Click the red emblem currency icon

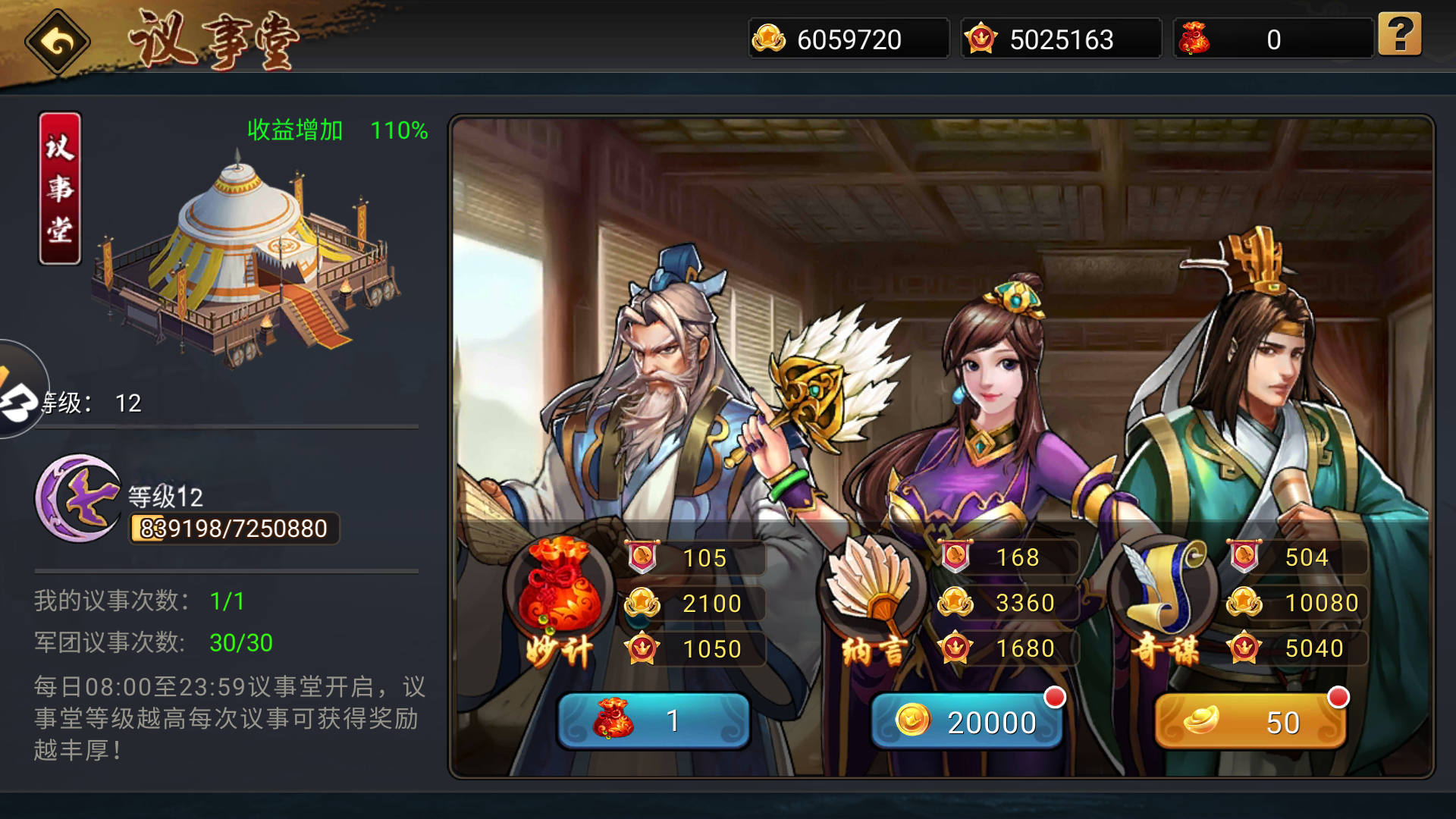click(981, 37)
